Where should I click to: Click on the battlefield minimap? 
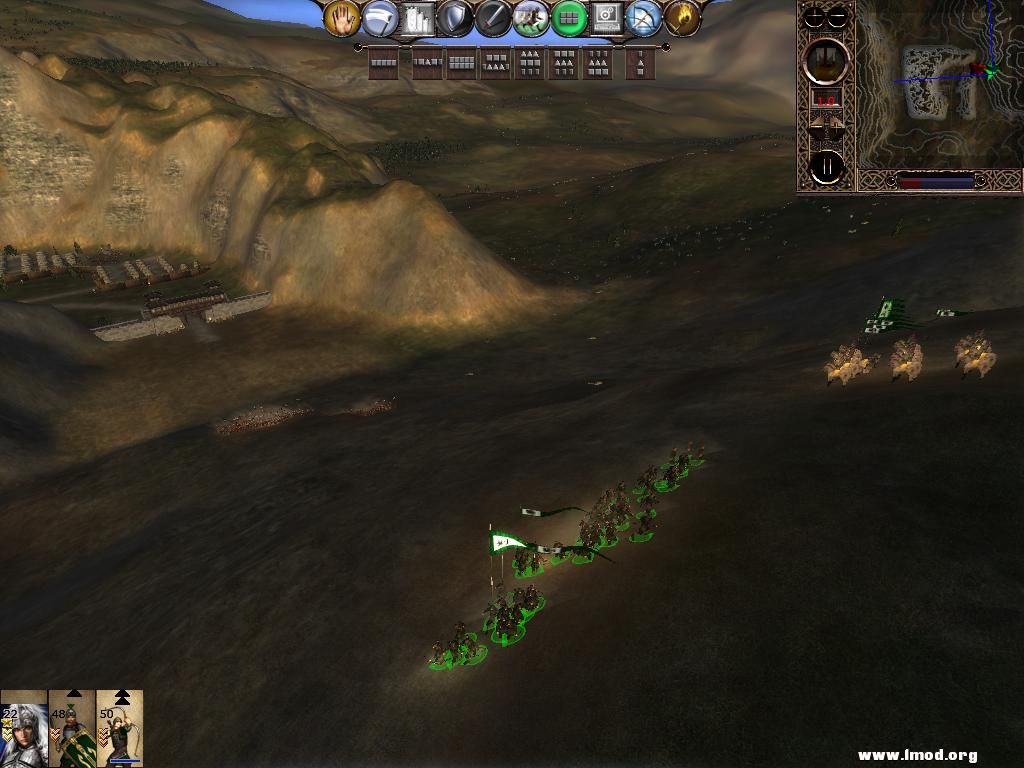click(938, 84)
